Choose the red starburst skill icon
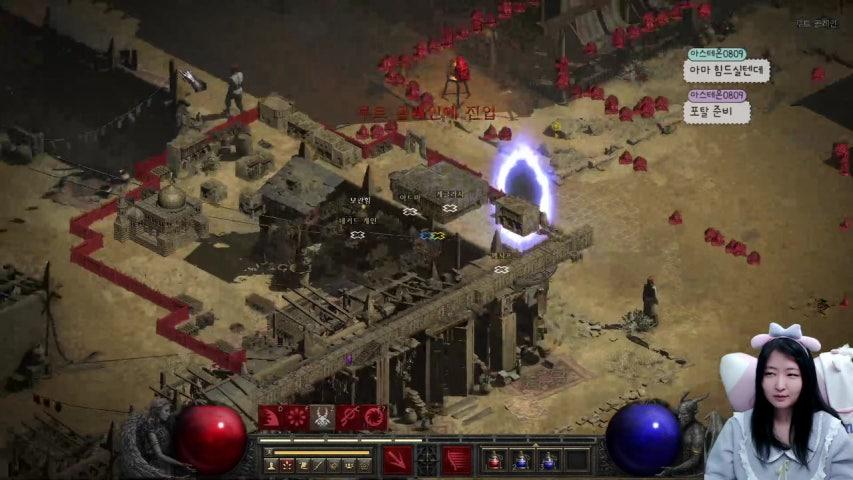Image resolution: width=853 pixels, height=480 pixels. point(297,417)
